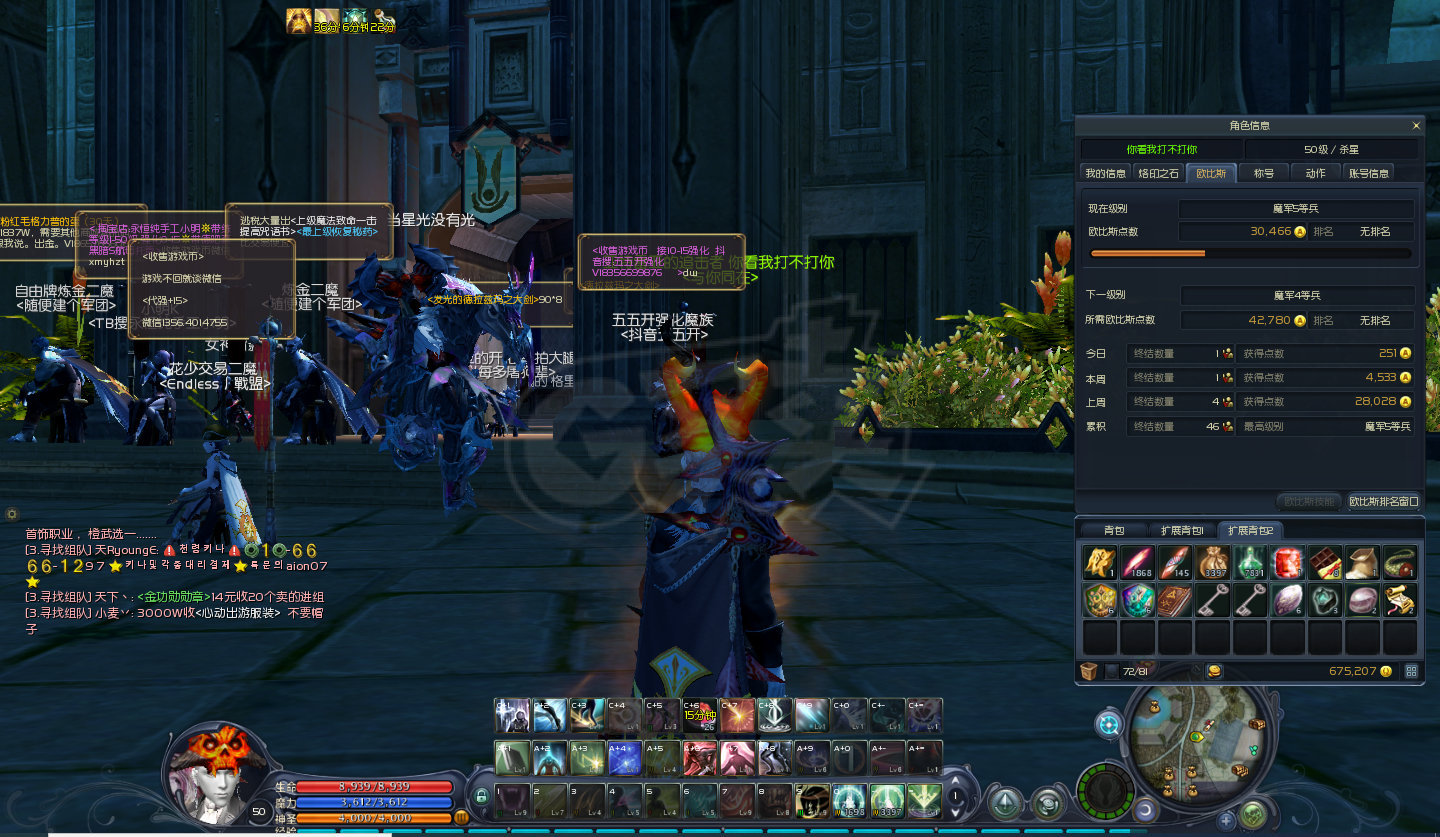Viewport: 1440px width, 837px height.
Task: Click the inventory trash bin icon
Action: tap(1089, 671)
